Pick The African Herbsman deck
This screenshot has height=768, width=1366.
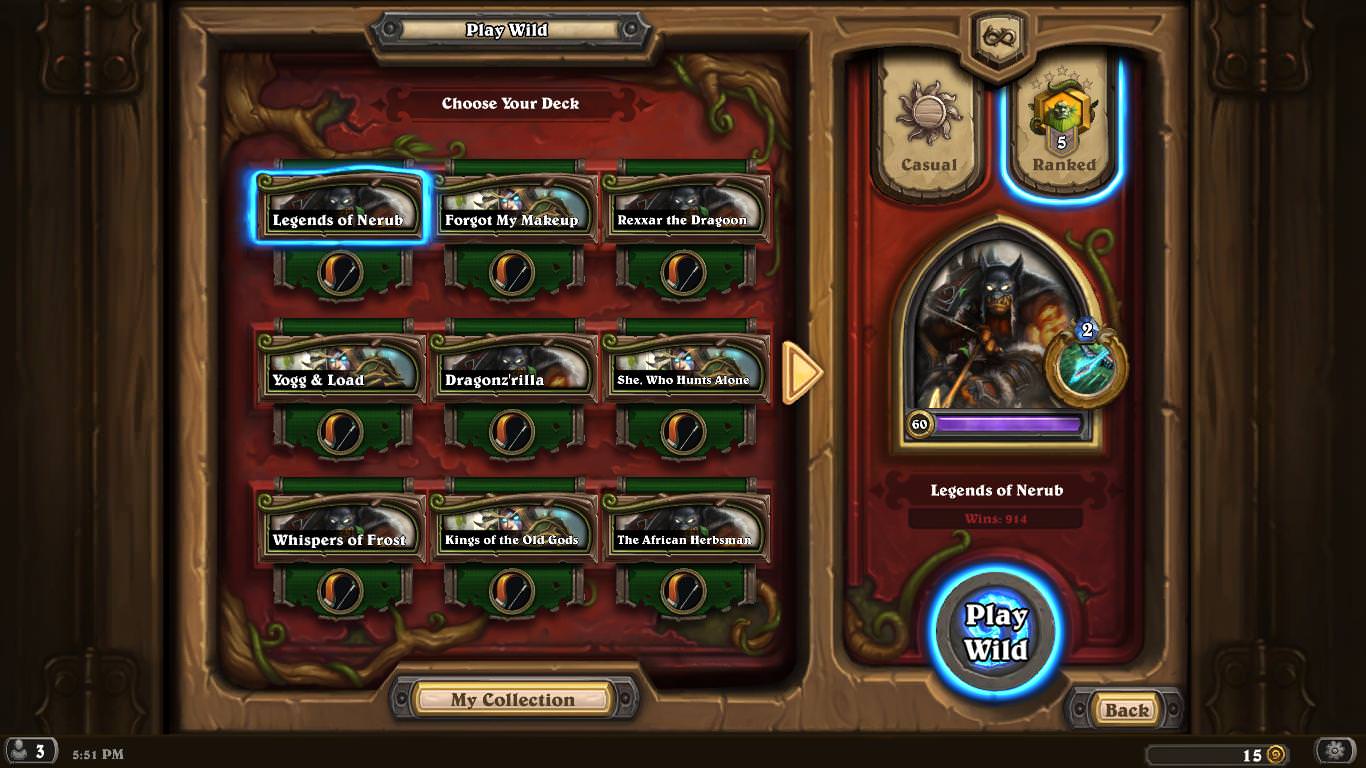click(684, 527)
